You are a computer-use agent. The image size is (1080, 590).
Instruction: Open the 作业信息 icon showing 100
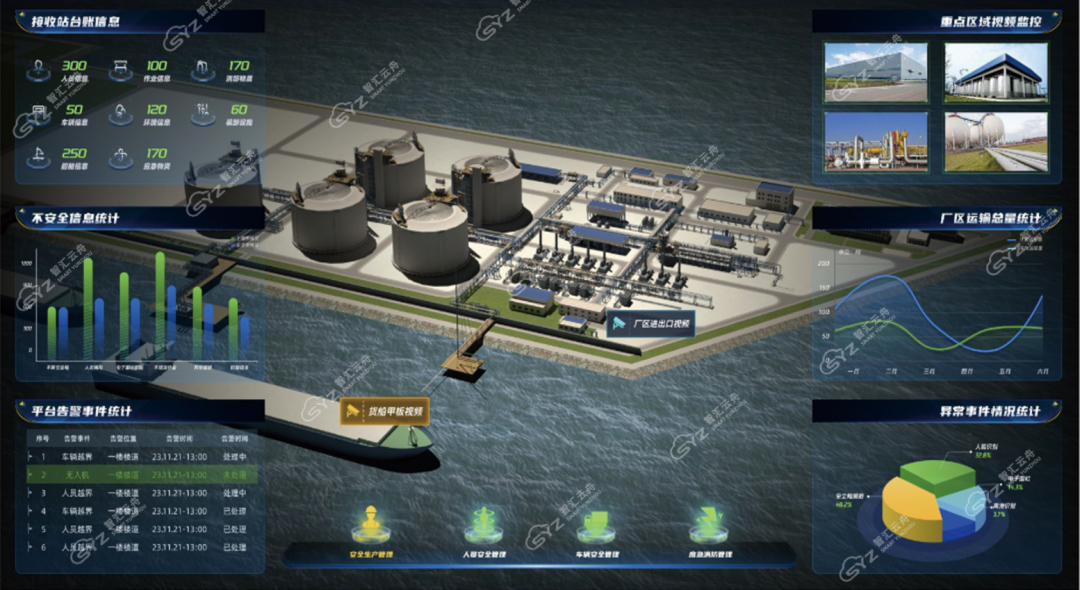(122, 70)
